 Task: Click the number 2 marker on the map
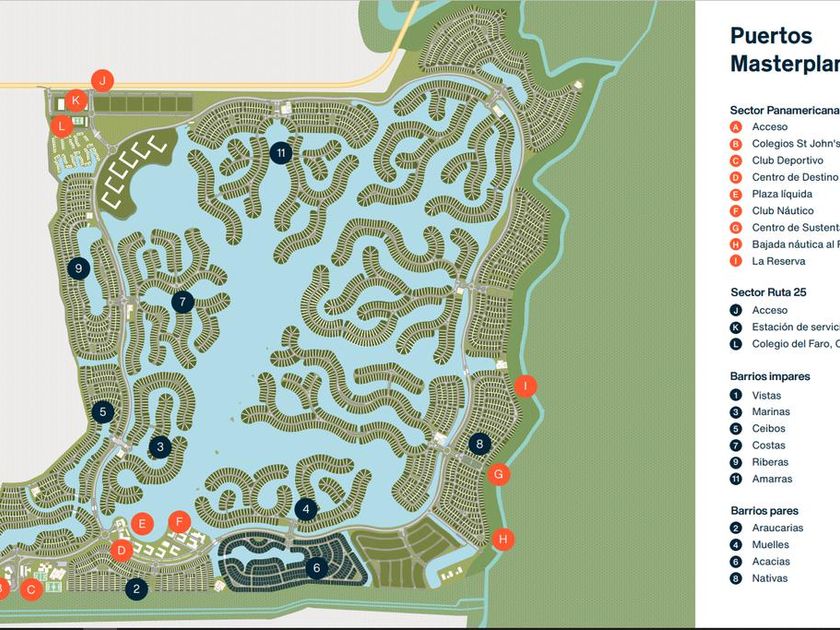[136, 589]
